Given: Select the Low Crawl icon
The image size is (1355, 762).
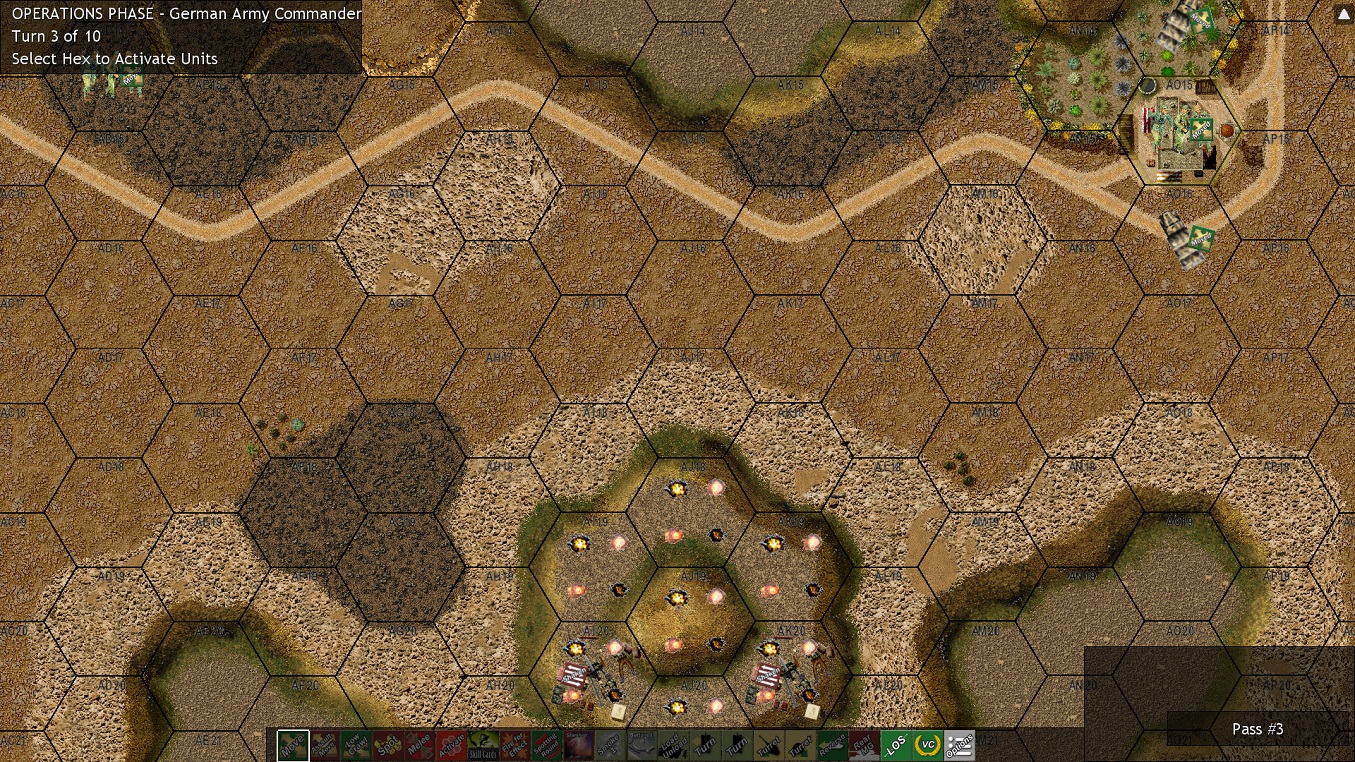Looking at the screenshot, I should coord(357,744).
